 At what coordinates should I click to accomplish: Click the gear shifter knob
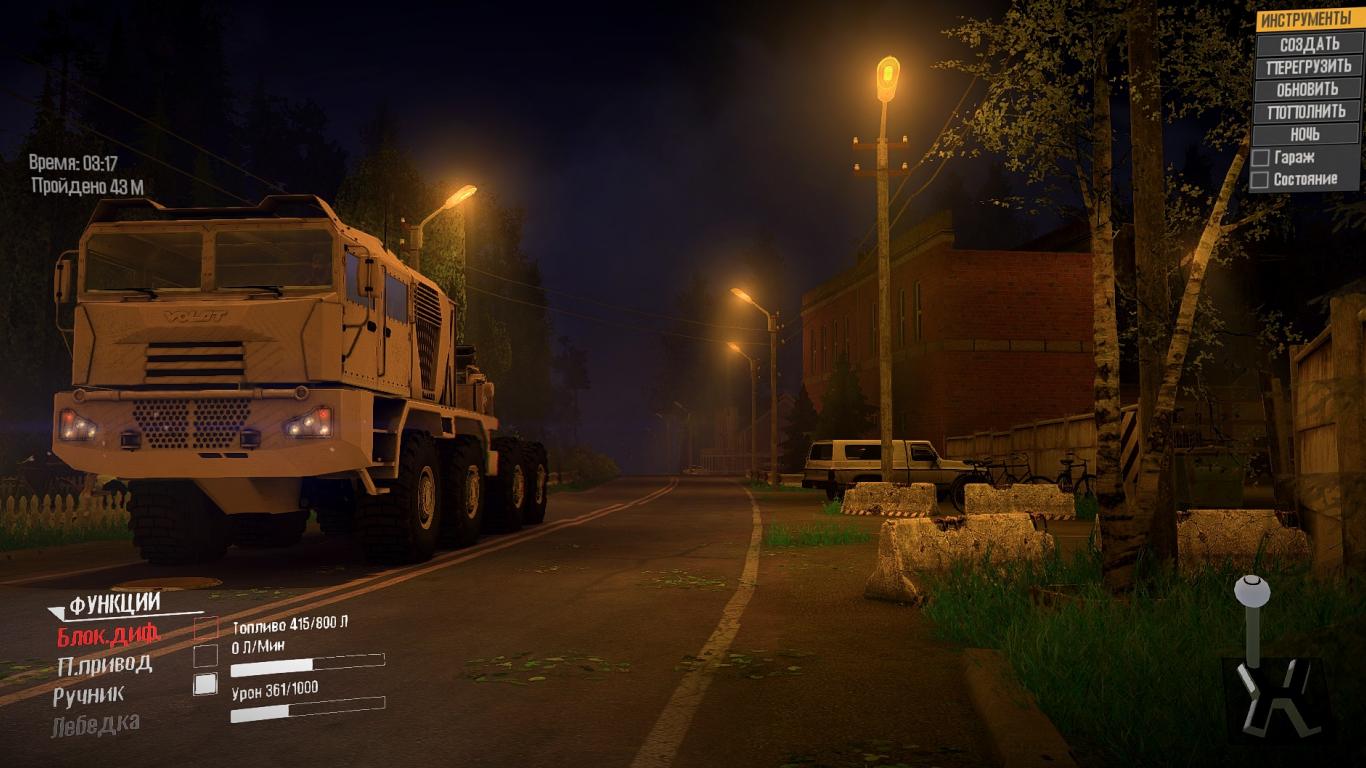(1251, 591)
